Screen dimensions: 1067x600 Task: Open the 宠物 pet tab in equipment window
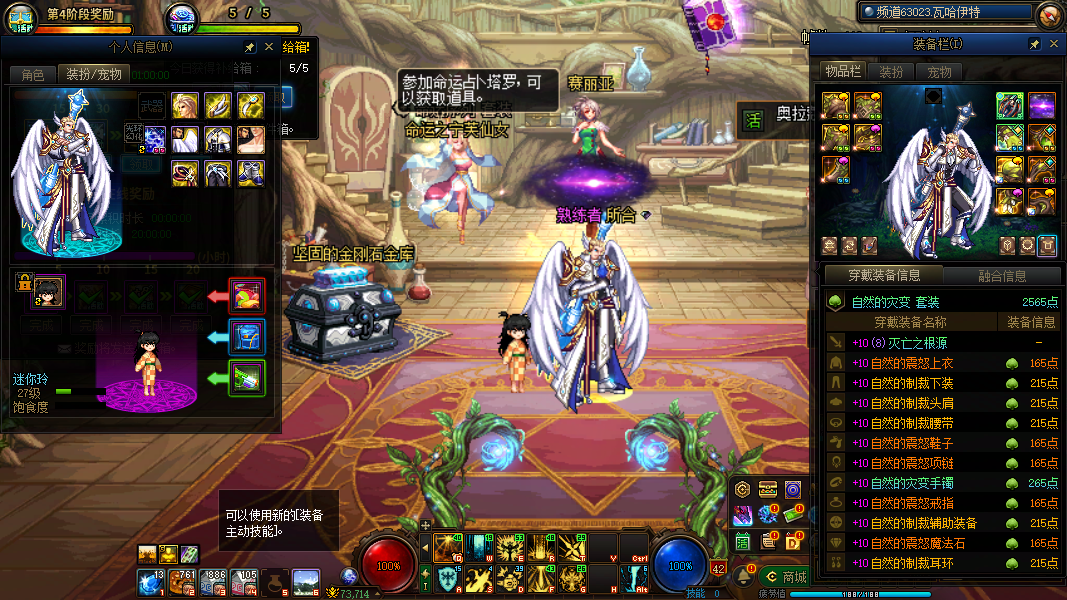[939, 72]
